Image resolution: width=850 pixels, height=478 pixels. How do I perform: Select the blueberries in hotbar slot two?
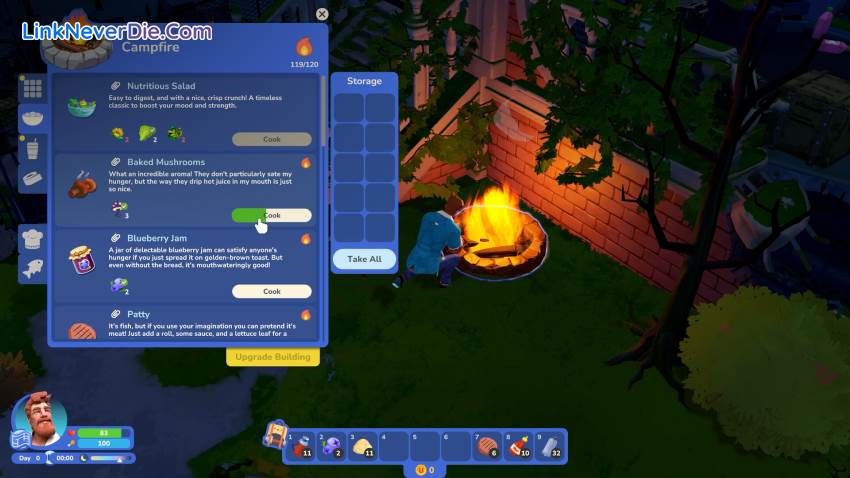click(x=332, y=446)
